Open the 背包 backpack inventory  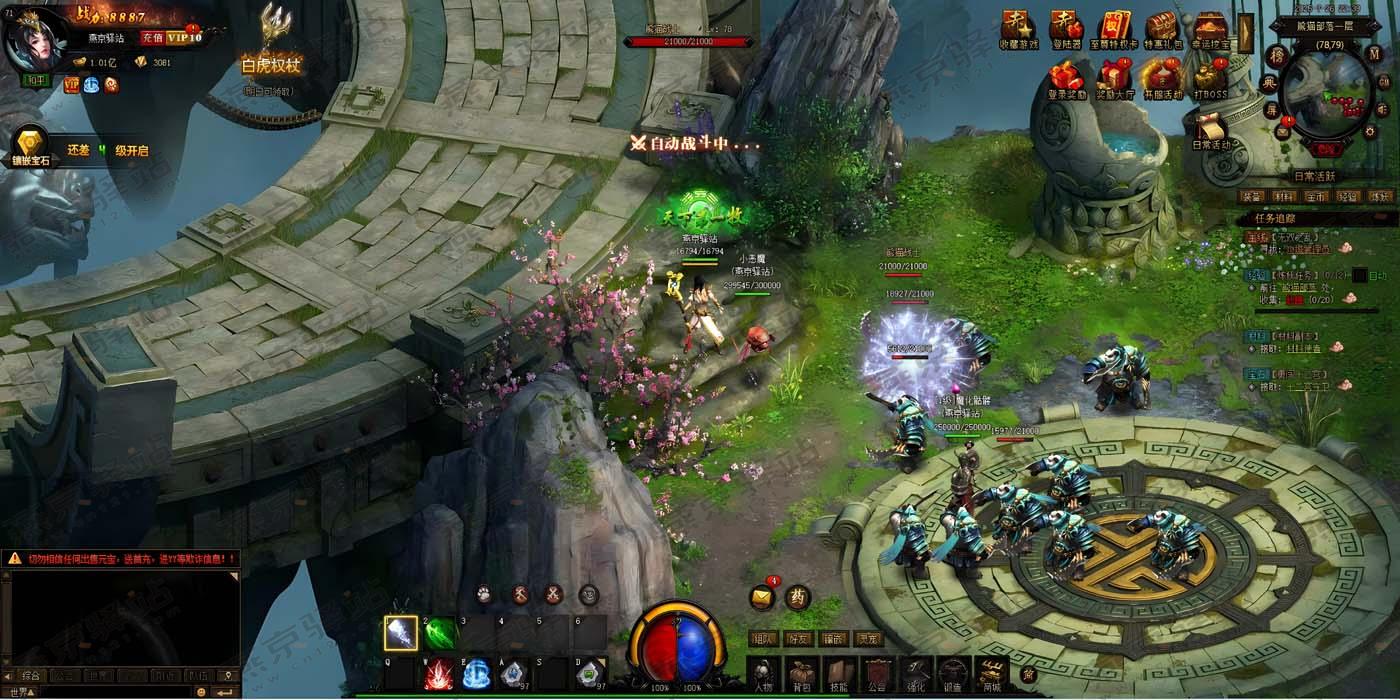click(801, 675)
